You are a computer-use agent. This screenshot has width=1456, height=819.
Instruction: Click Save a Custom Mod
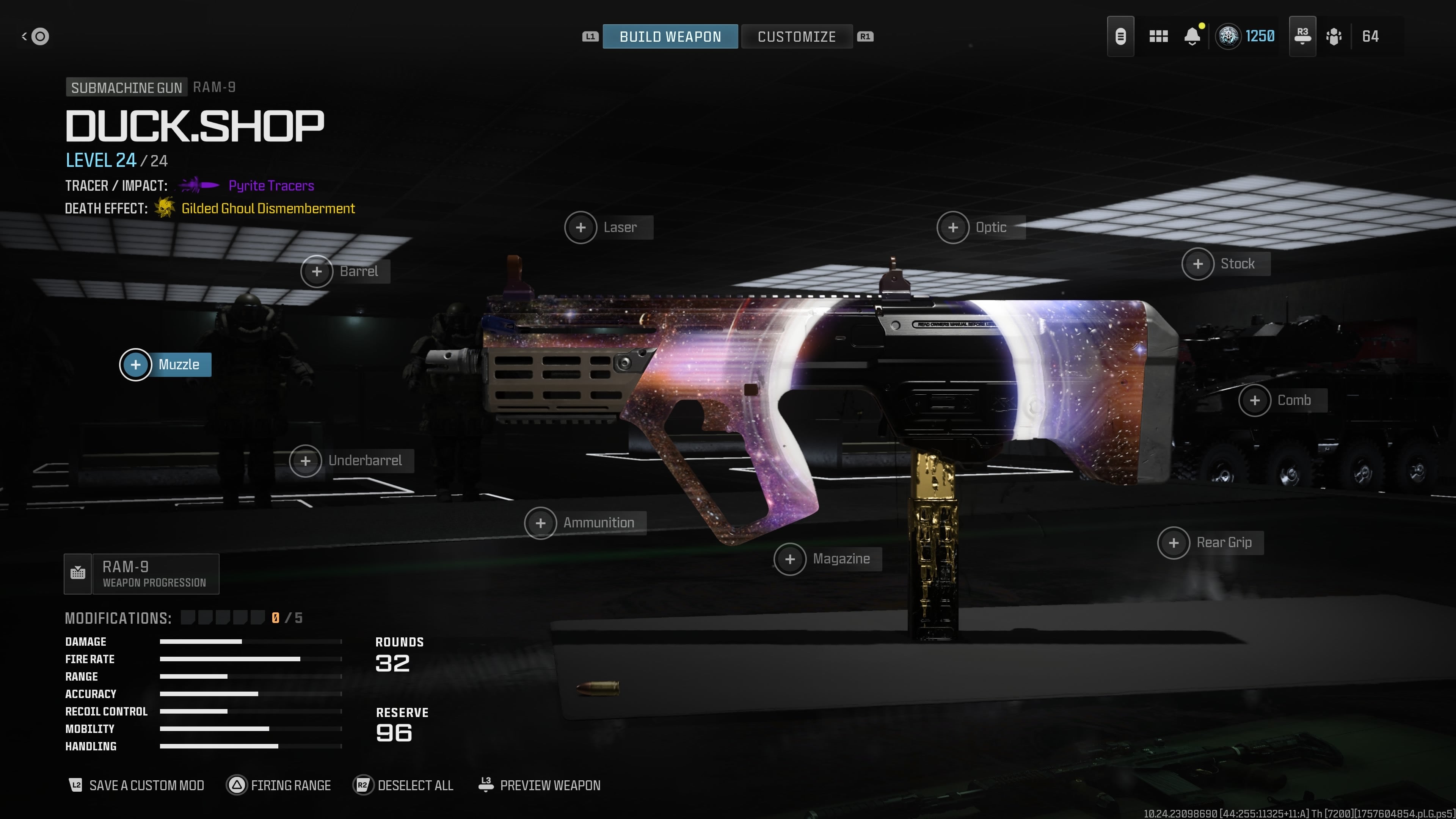point(136,785)
